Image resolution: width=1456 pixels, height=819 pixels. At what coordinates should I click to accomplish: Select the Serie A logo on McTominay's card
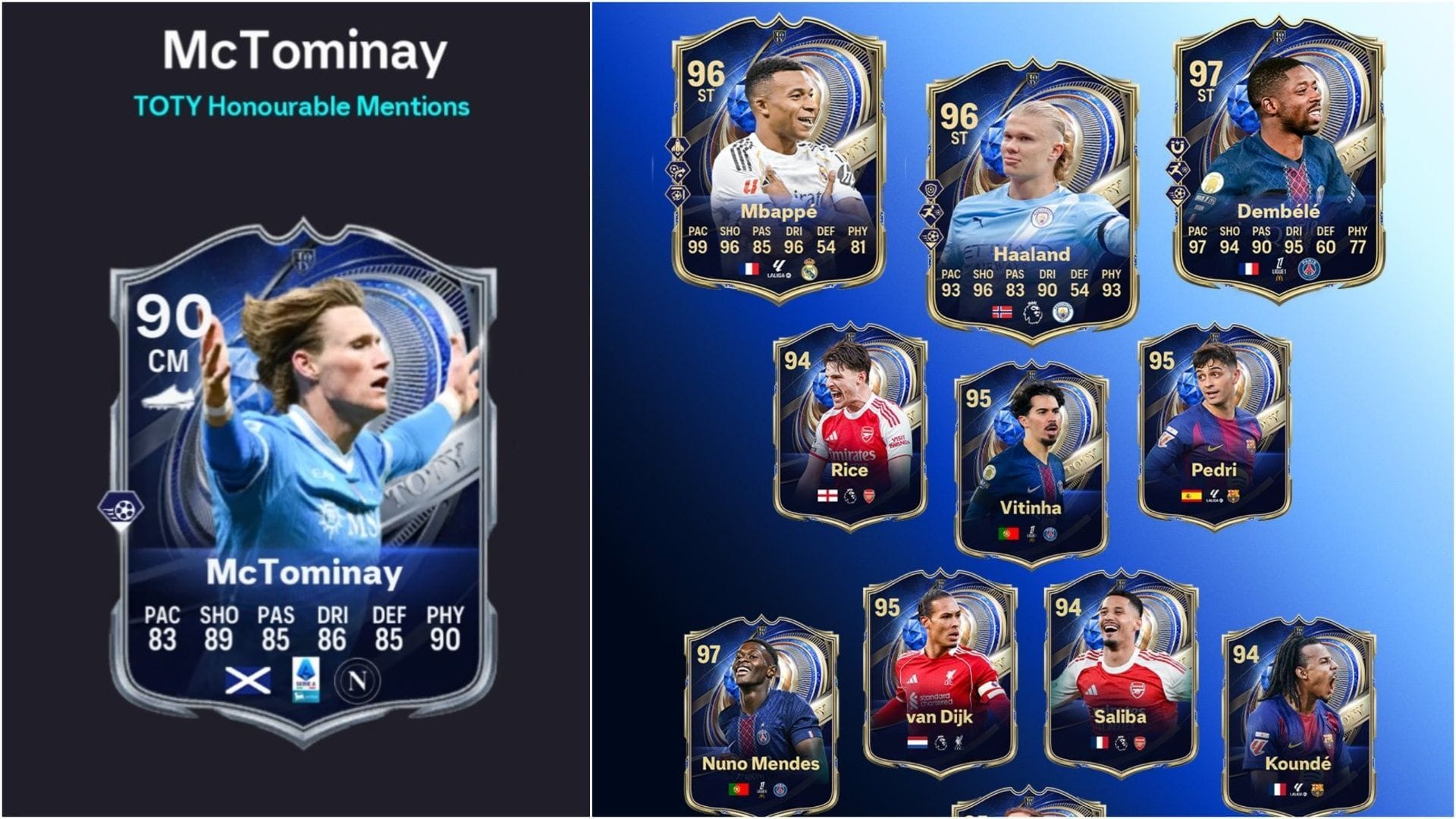click(305, 679)
